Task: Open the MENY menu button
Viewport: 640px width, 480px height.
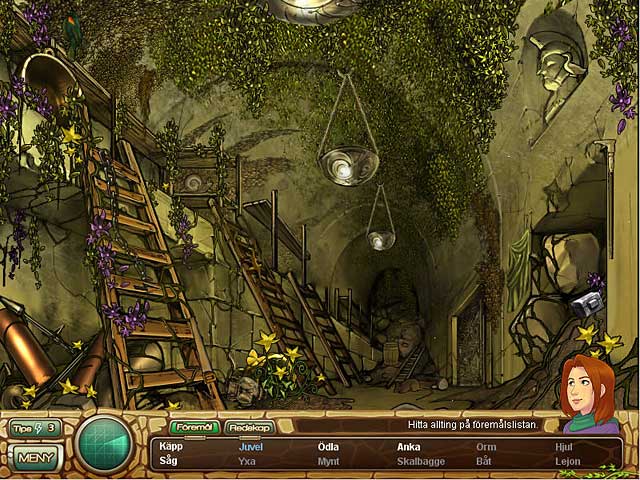Action: click(x=36, y=458)
